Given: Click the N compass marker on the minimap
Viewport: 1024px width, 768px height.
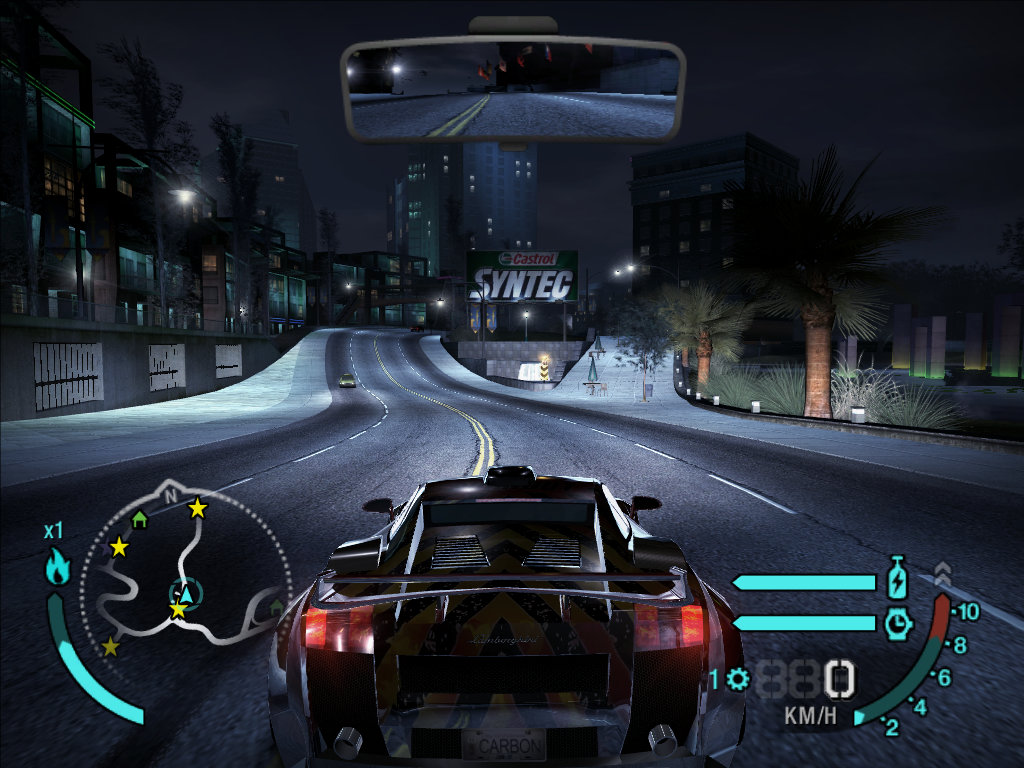Looking at the screenshot, I should click(170, 495).
